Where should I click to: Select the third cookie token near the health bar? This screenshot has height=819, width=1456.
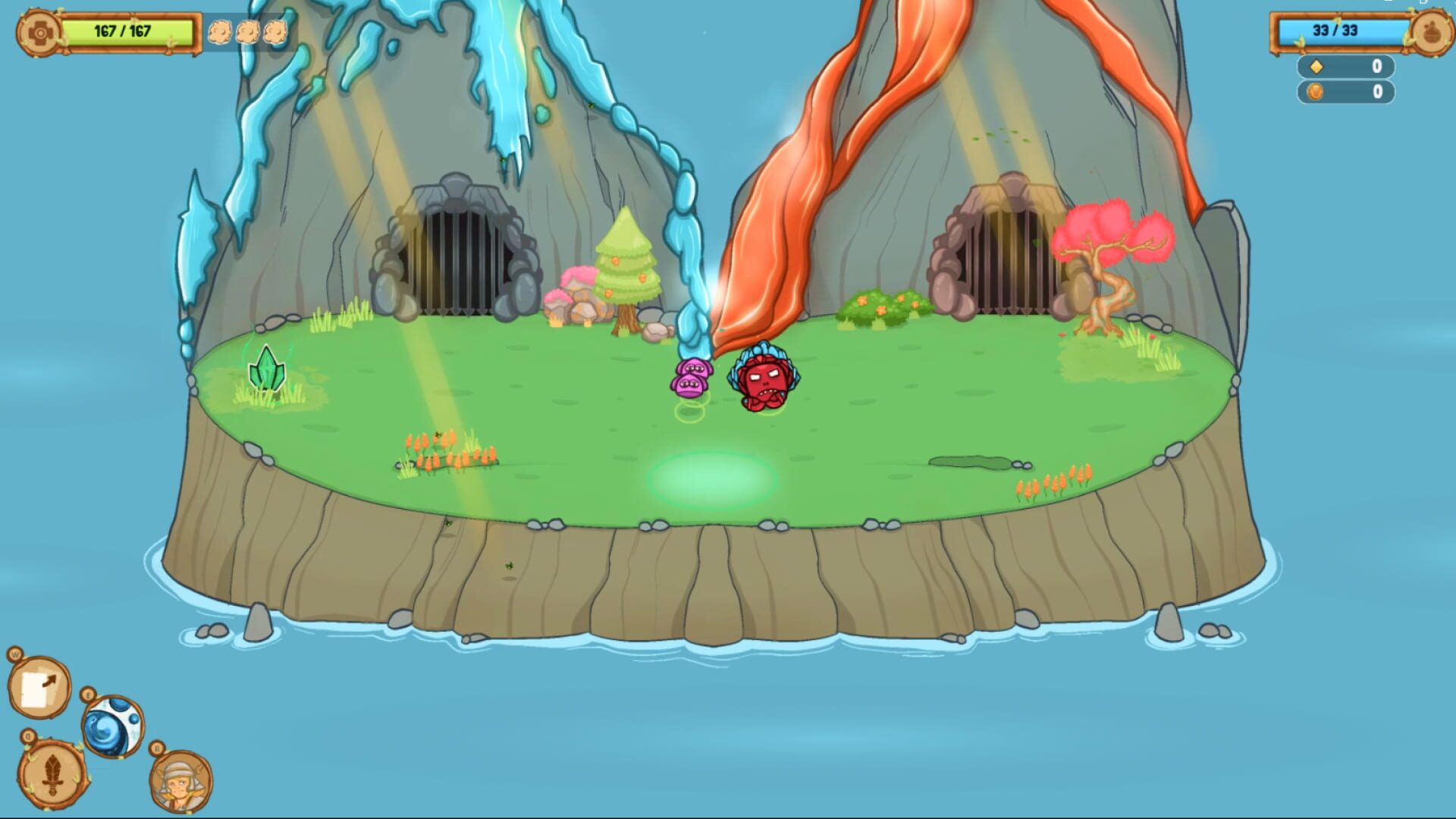tap(274, 32)
